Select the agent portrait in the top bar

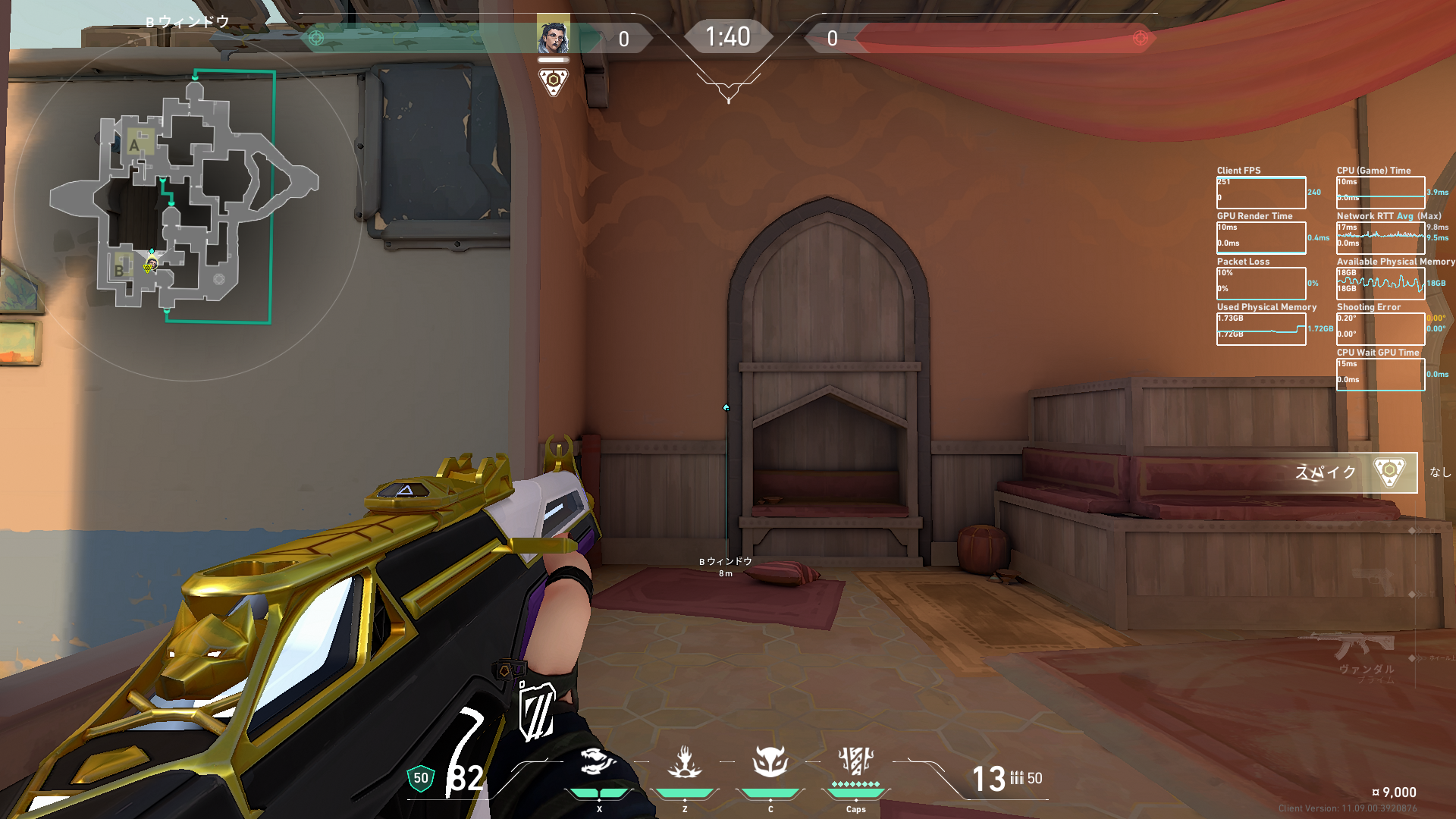[x=554, y=36]
